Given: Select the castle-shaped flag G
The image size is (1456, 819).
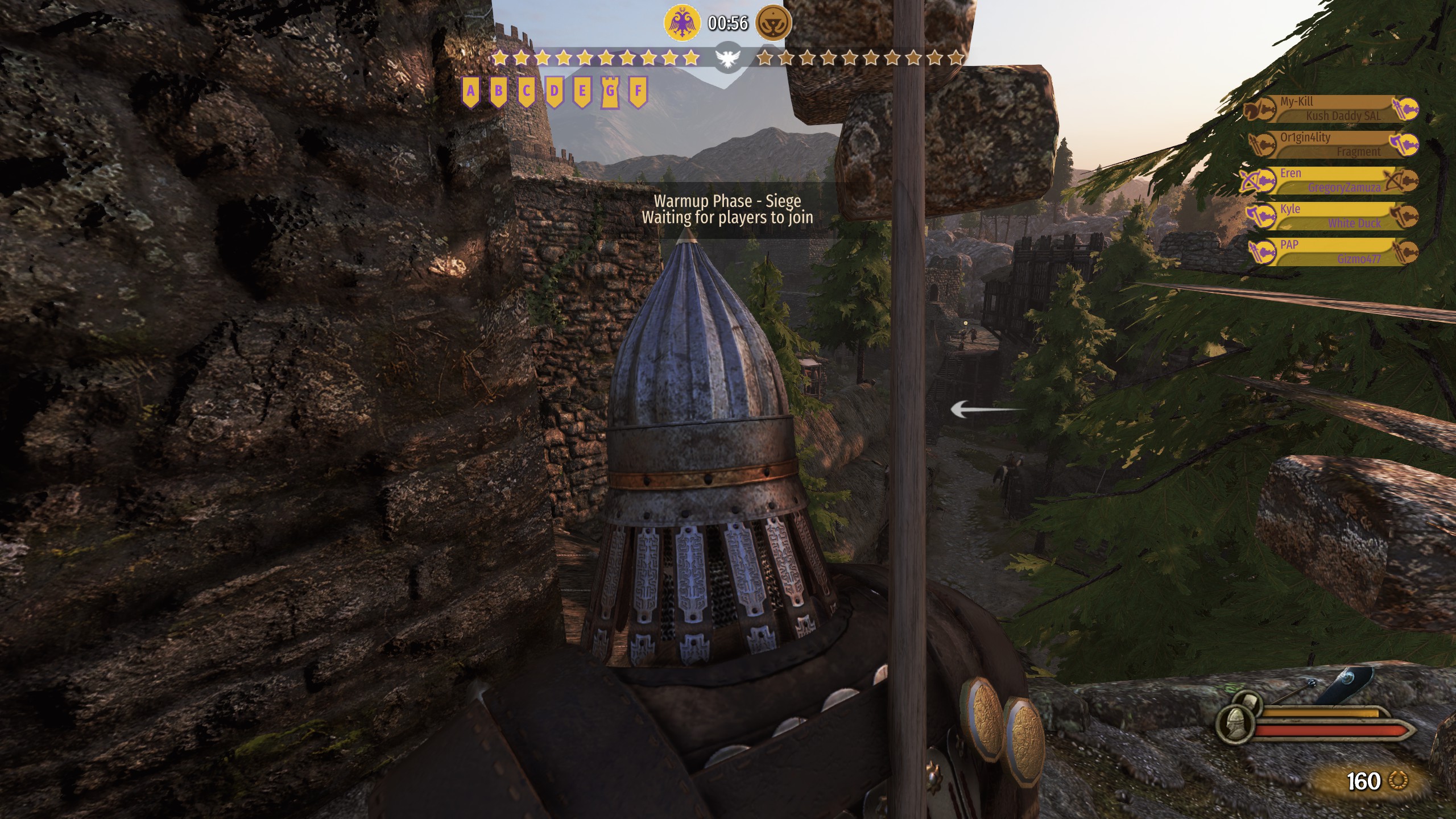Looking at the screenshot, I should (610, 92).
